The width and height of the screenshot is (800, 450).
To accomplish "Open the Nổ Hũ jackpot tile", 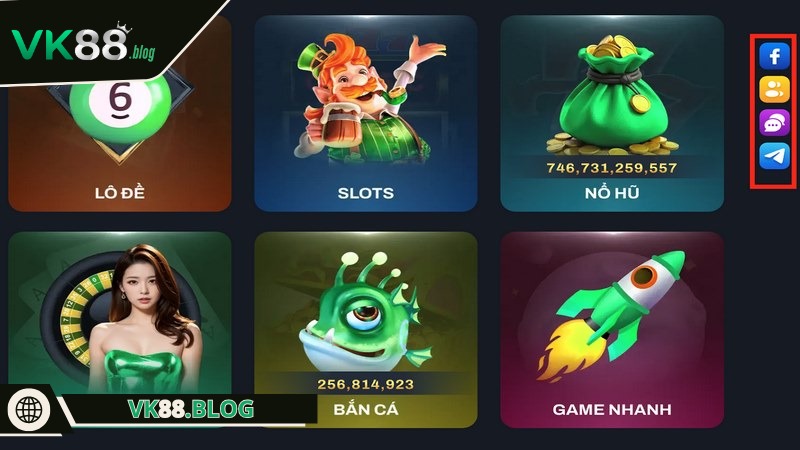I will pyautogui.click(x=611, y=115).
